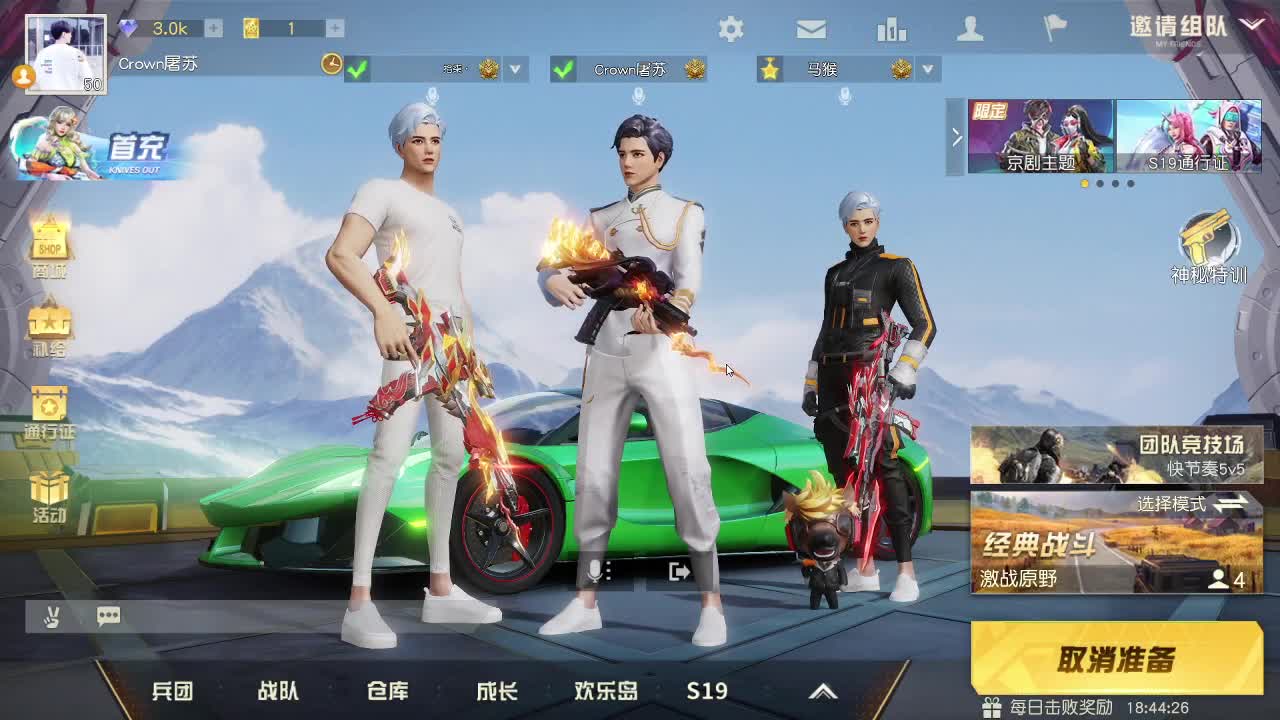Open the 欢乐岛 tab
1280x720 pixels.
(x=607, y=690)
